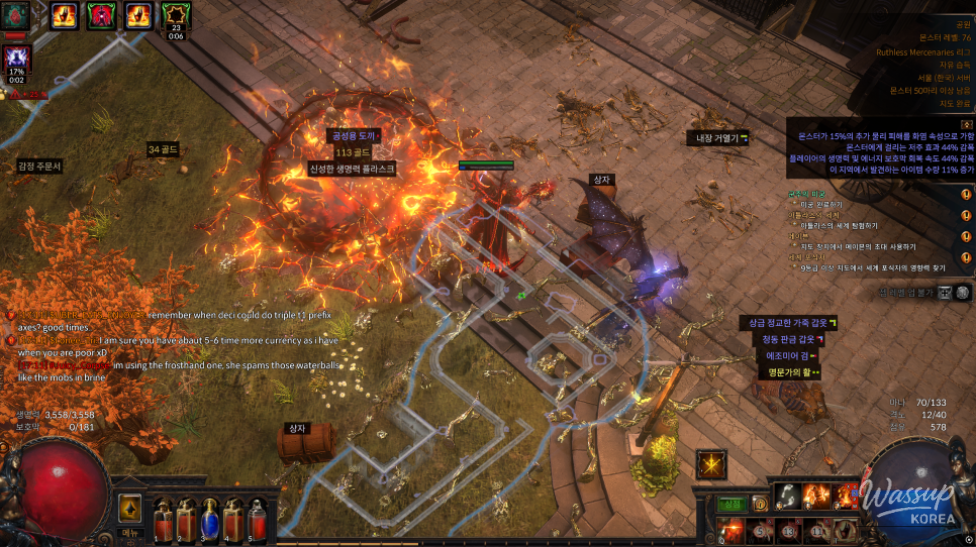Pick up the 에조미어 검 item label
Screen dimensions: 976x547
[787, 356]
